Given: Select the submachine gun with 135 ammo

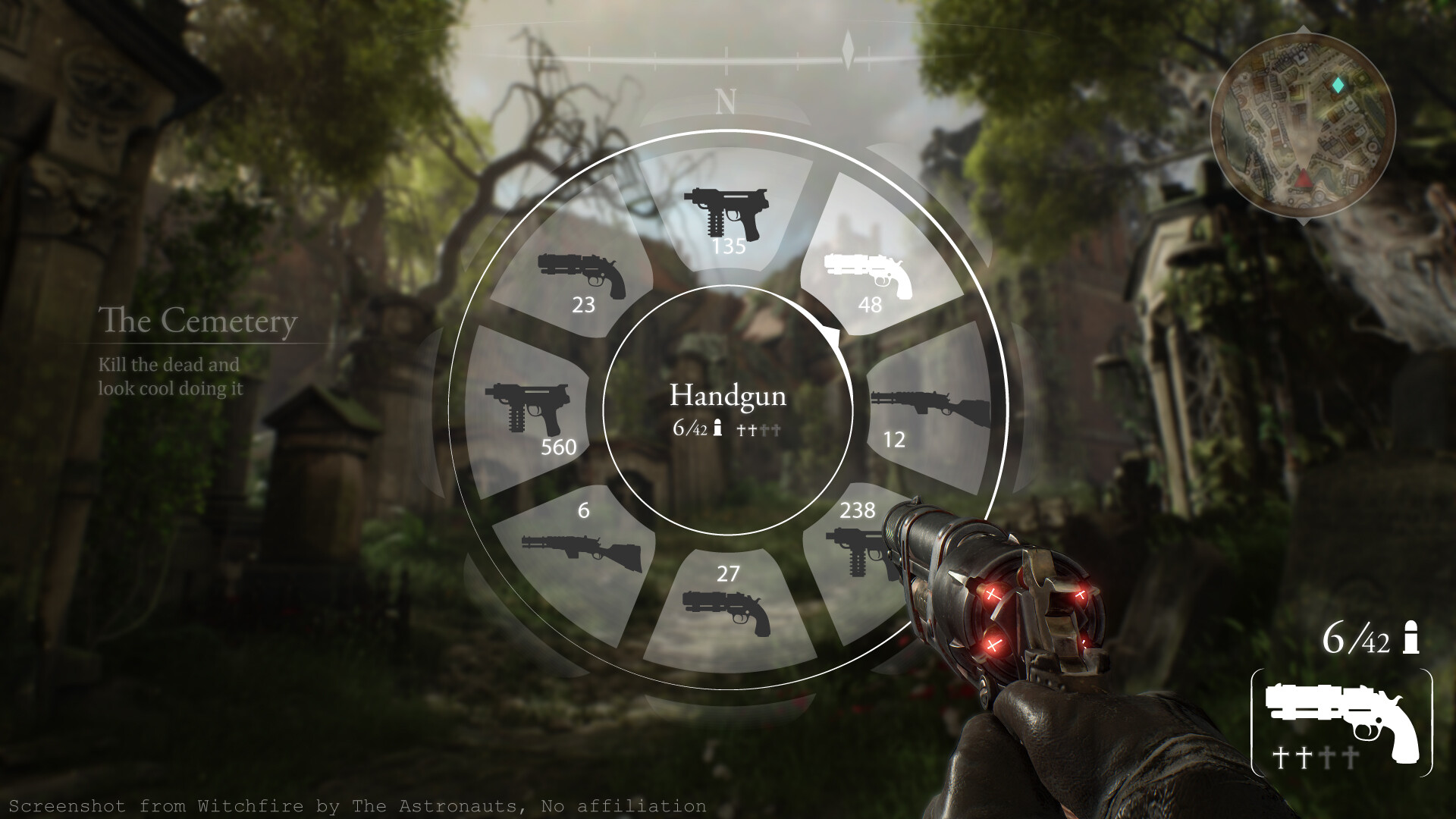Looking at the screenshot, I should (x=726, y=216).
